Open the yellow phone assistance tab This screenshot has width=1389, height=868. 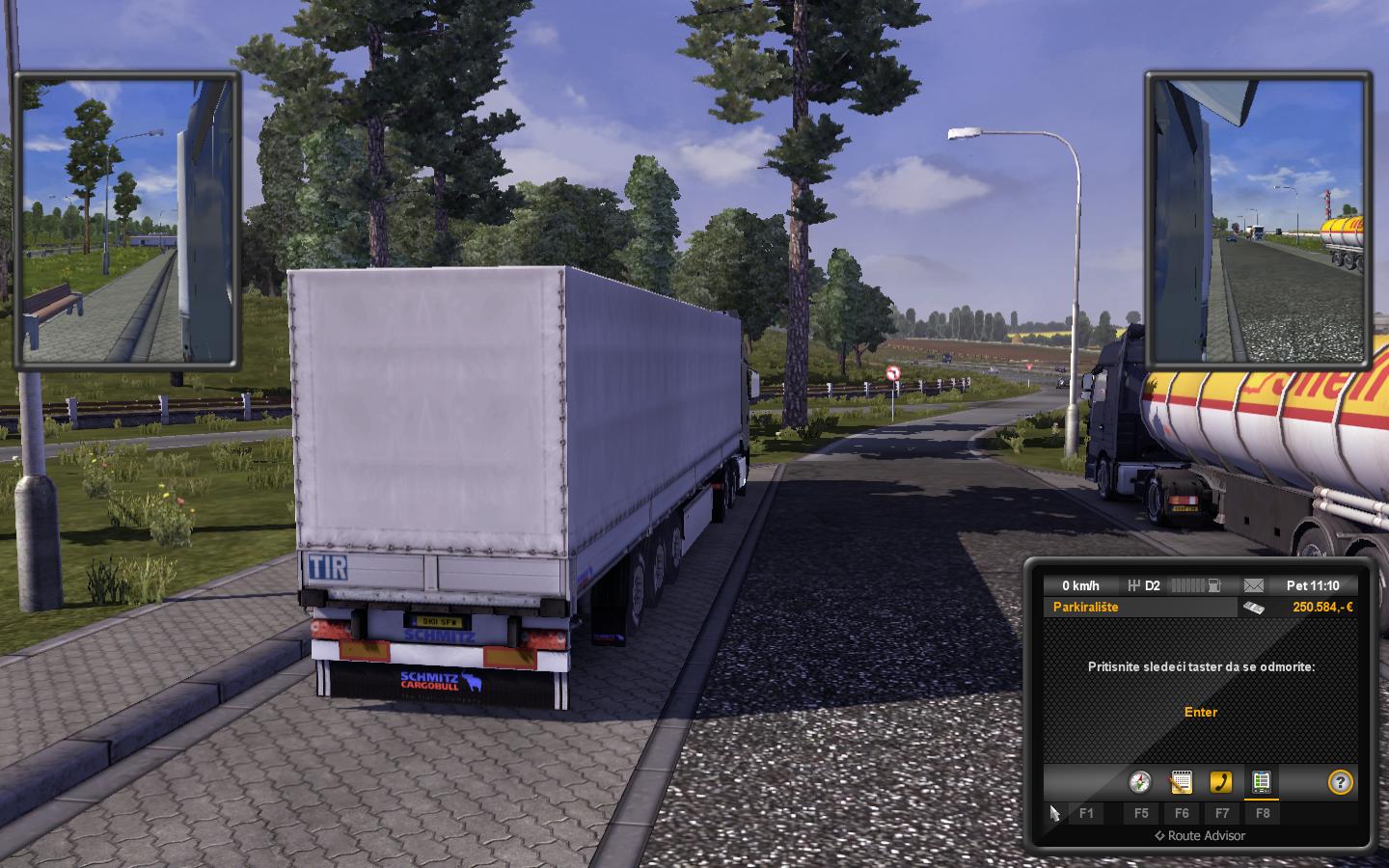click(x=1221, y=781)
